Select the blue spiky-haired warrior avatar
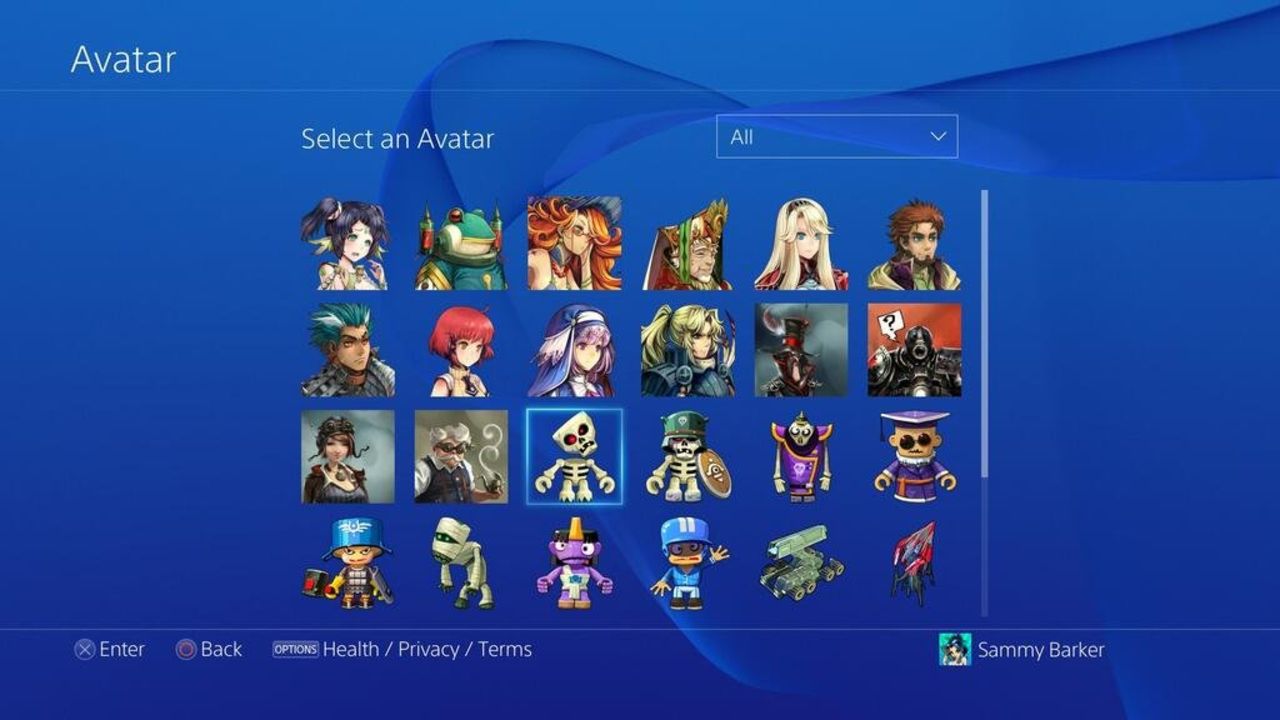 (x=348, y=352)
